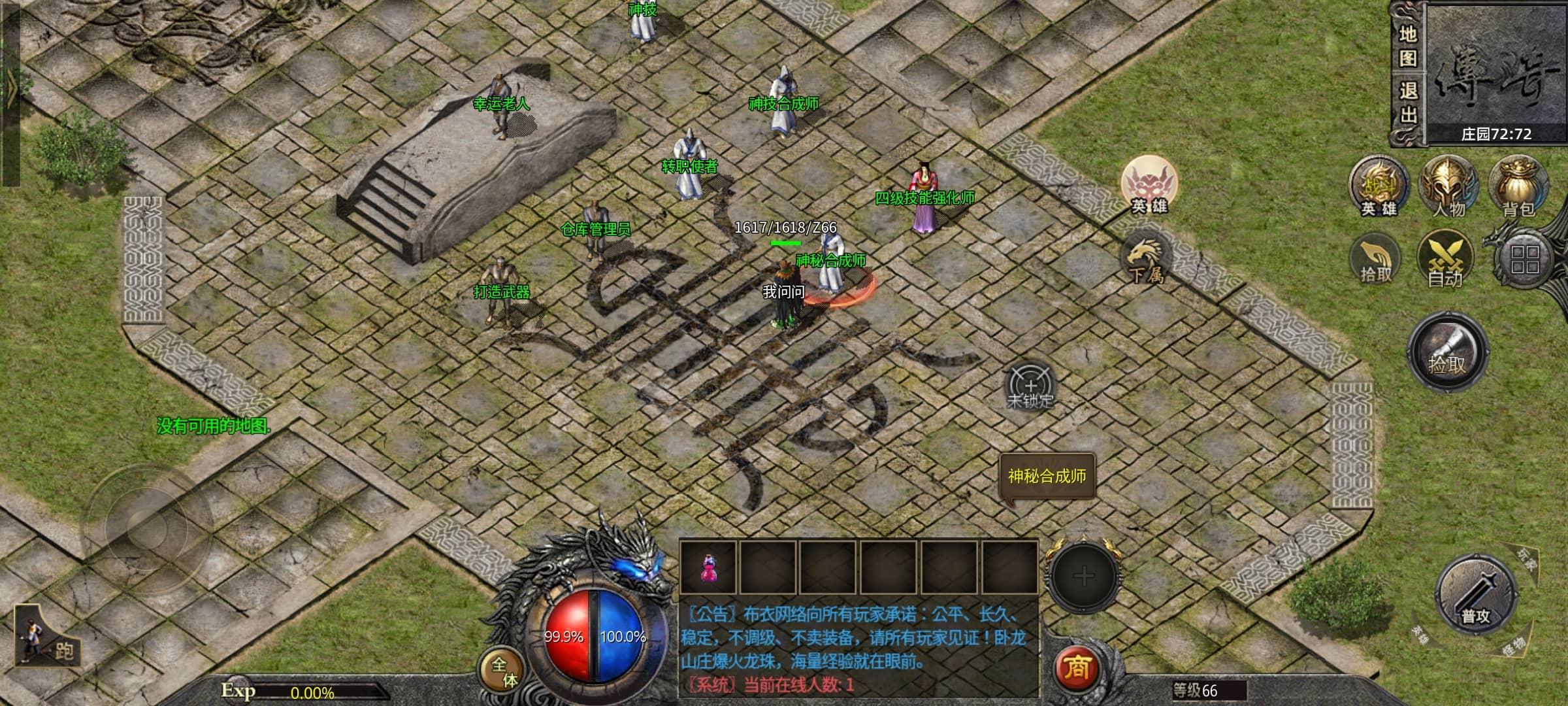Expand the left edge arrow panel

point(10,92)
